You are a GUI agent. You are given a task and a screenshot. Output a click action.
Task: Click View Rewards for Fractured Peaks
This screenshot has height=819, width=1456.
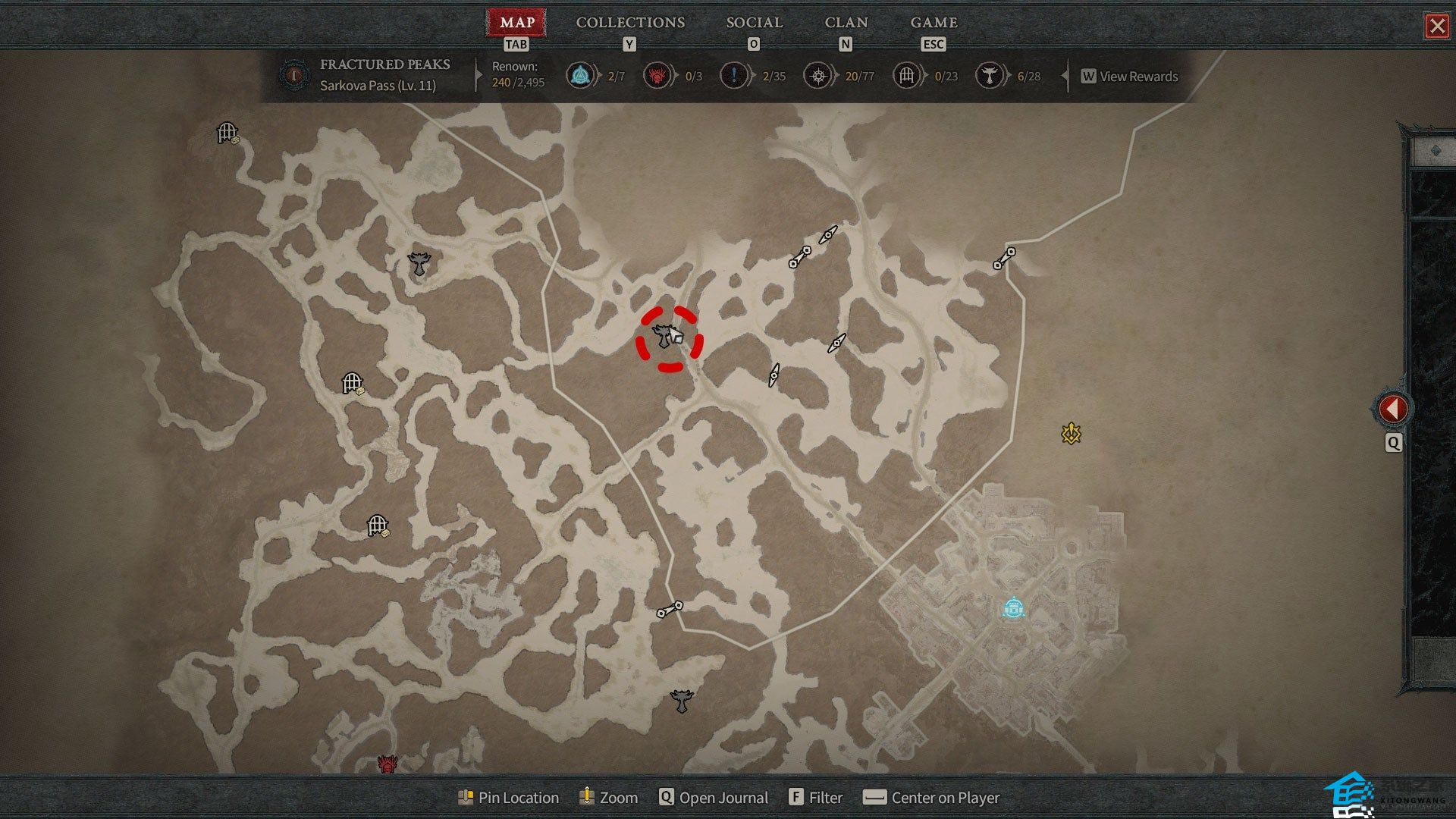click(x=1130, y=77)
